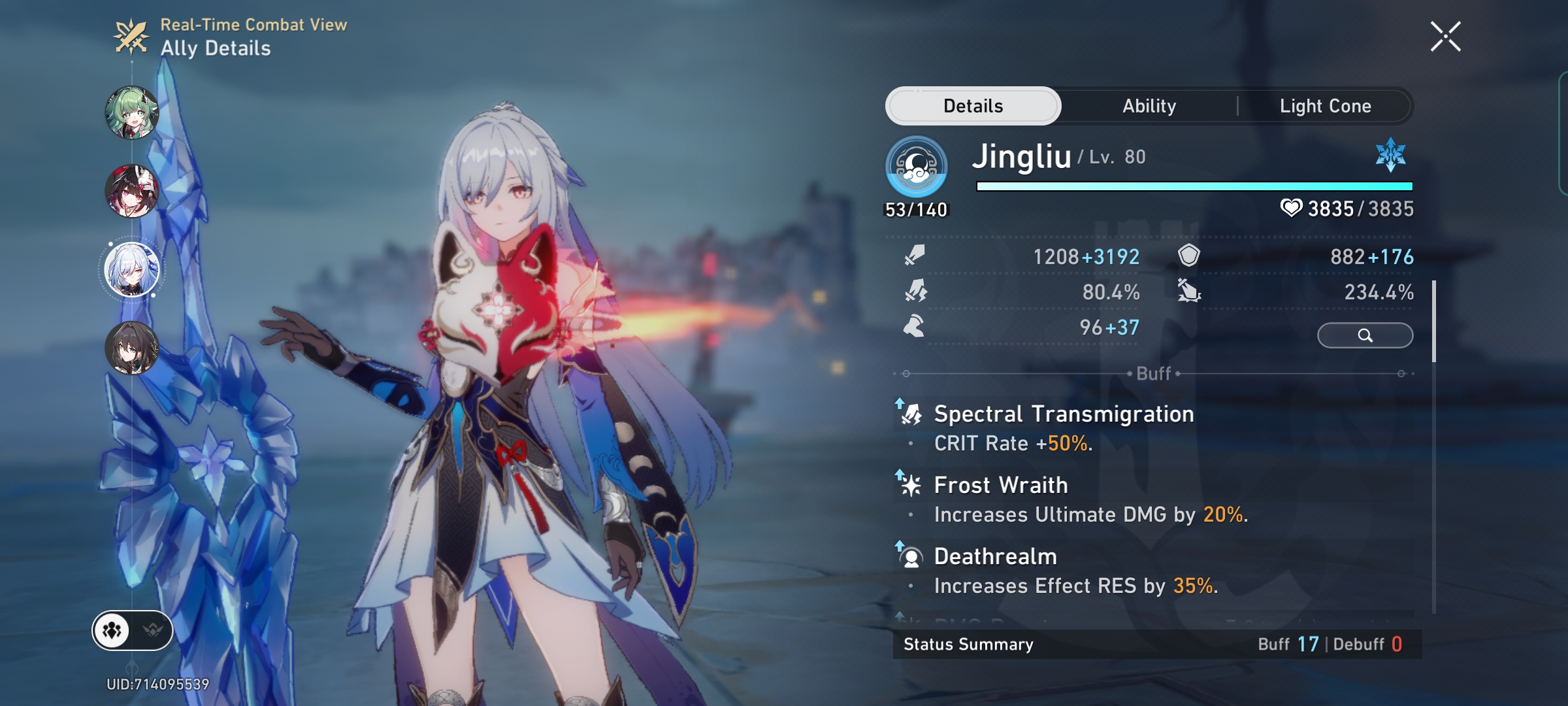Click the Frost Wraith buff icon
Screen dimensions: 1568x706
pos(911,484)
